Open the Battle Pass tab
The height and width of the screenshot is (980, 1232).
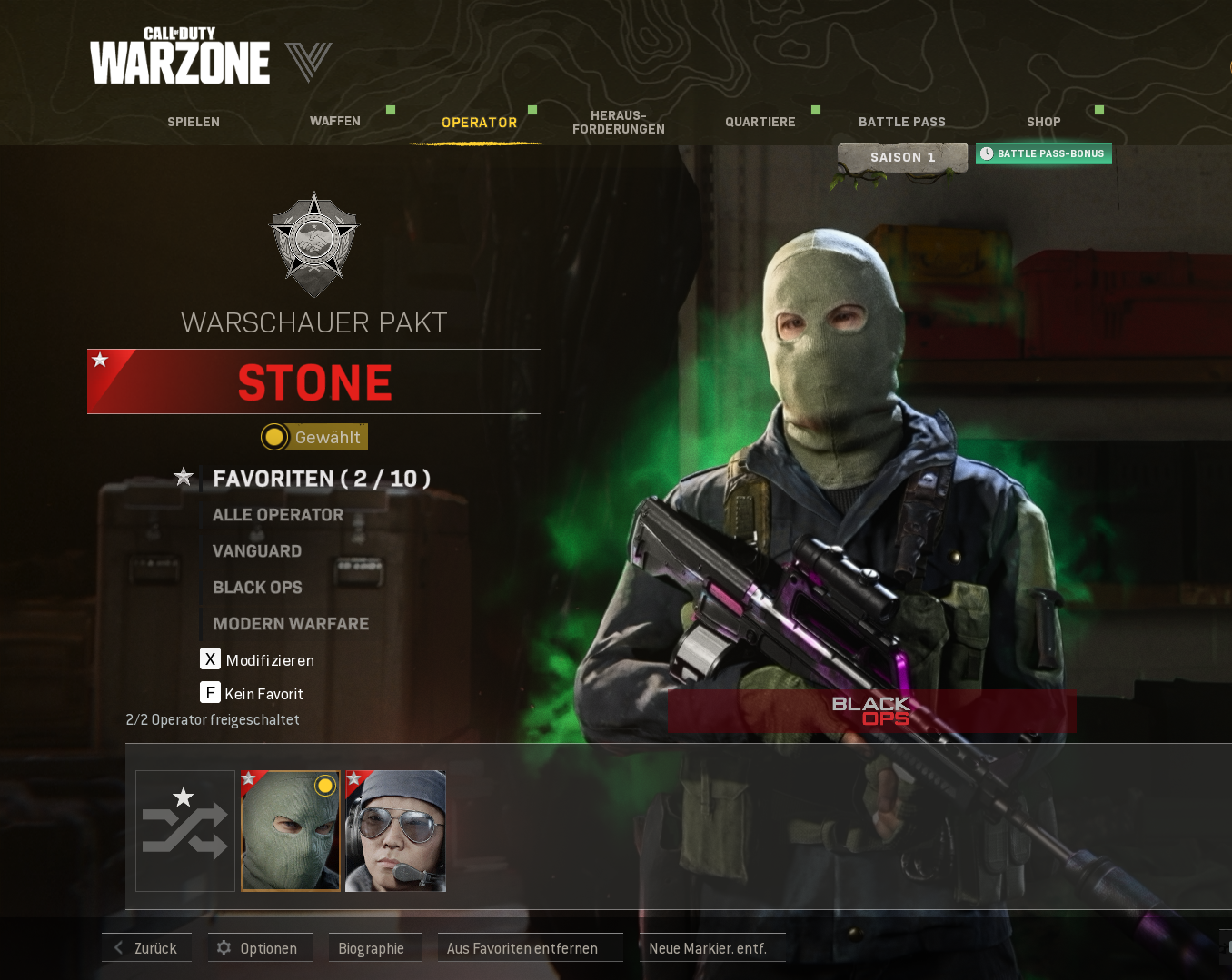click(x=901, y=121)
